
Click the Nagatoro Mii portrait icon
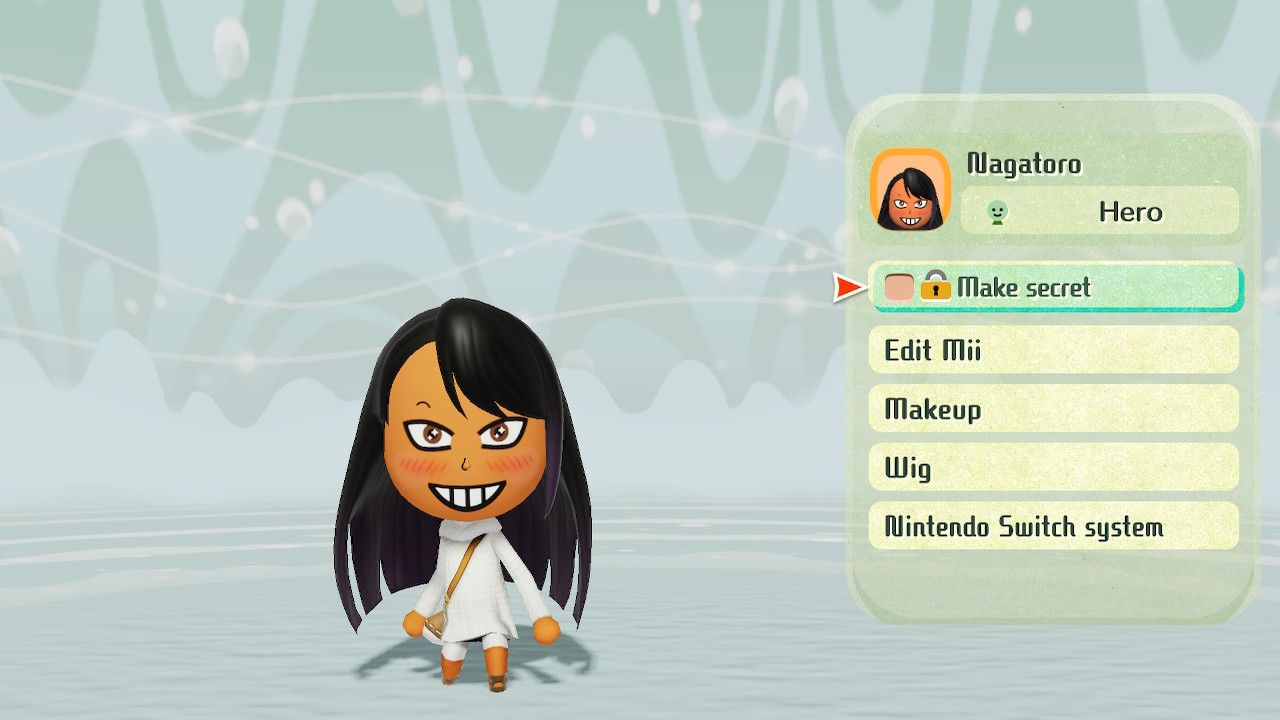912,188
